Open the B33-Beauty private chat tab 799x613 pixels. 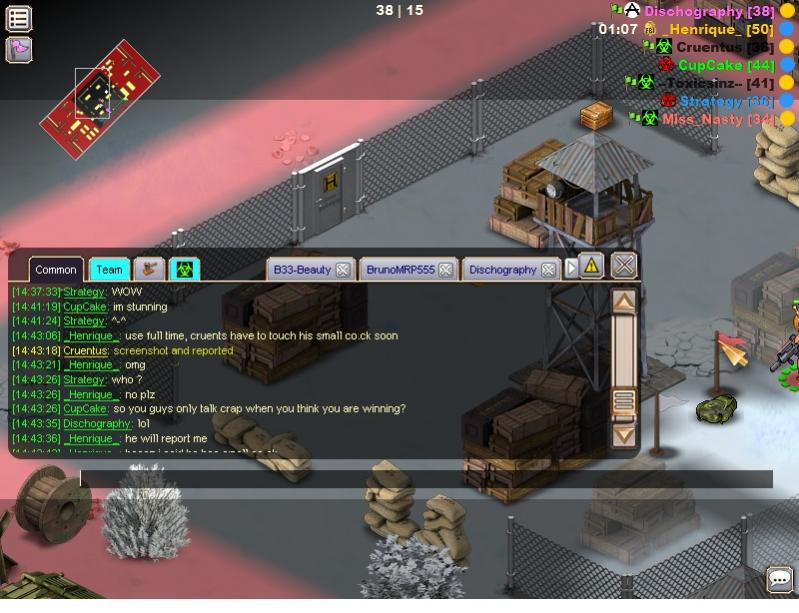pos(301,269)
